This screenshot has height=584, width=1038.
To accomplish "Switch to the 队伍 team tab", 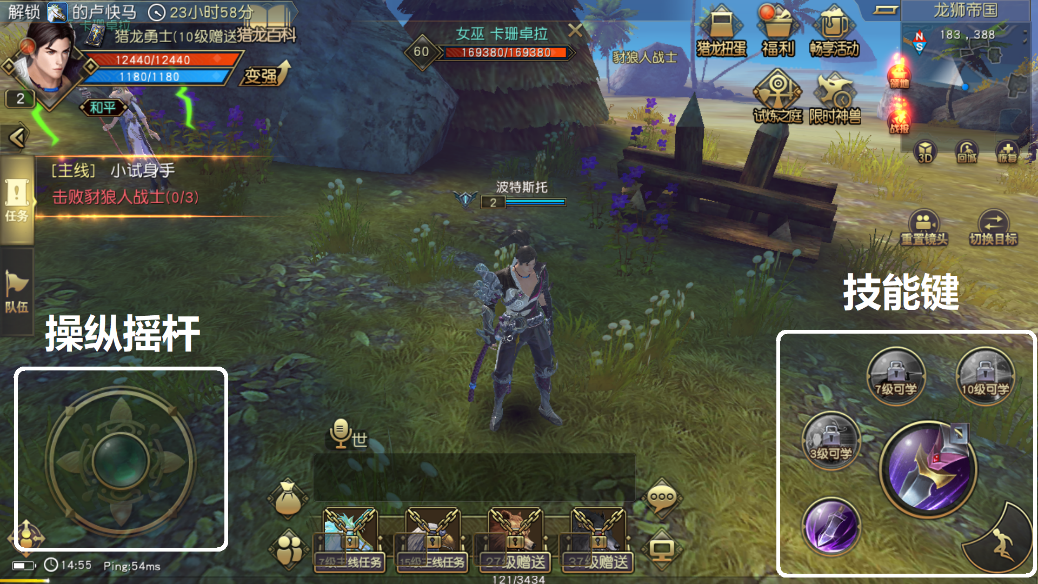I will [17, 292].
